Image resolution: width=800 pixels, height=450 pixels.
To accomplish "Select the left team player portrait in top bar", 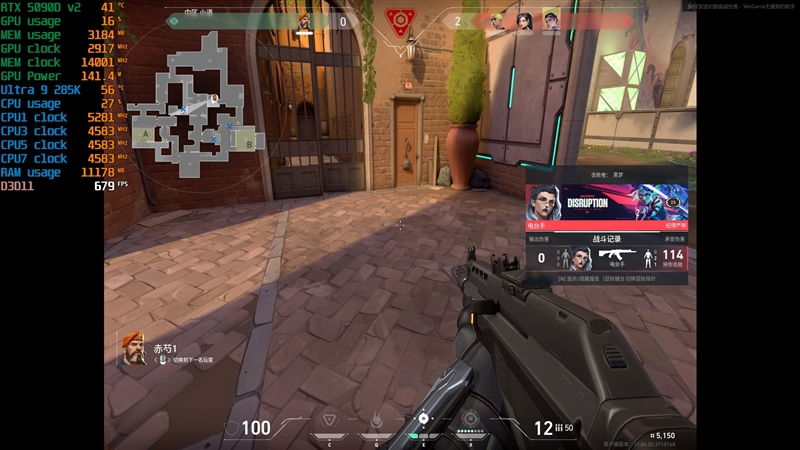I will point(306,21).
